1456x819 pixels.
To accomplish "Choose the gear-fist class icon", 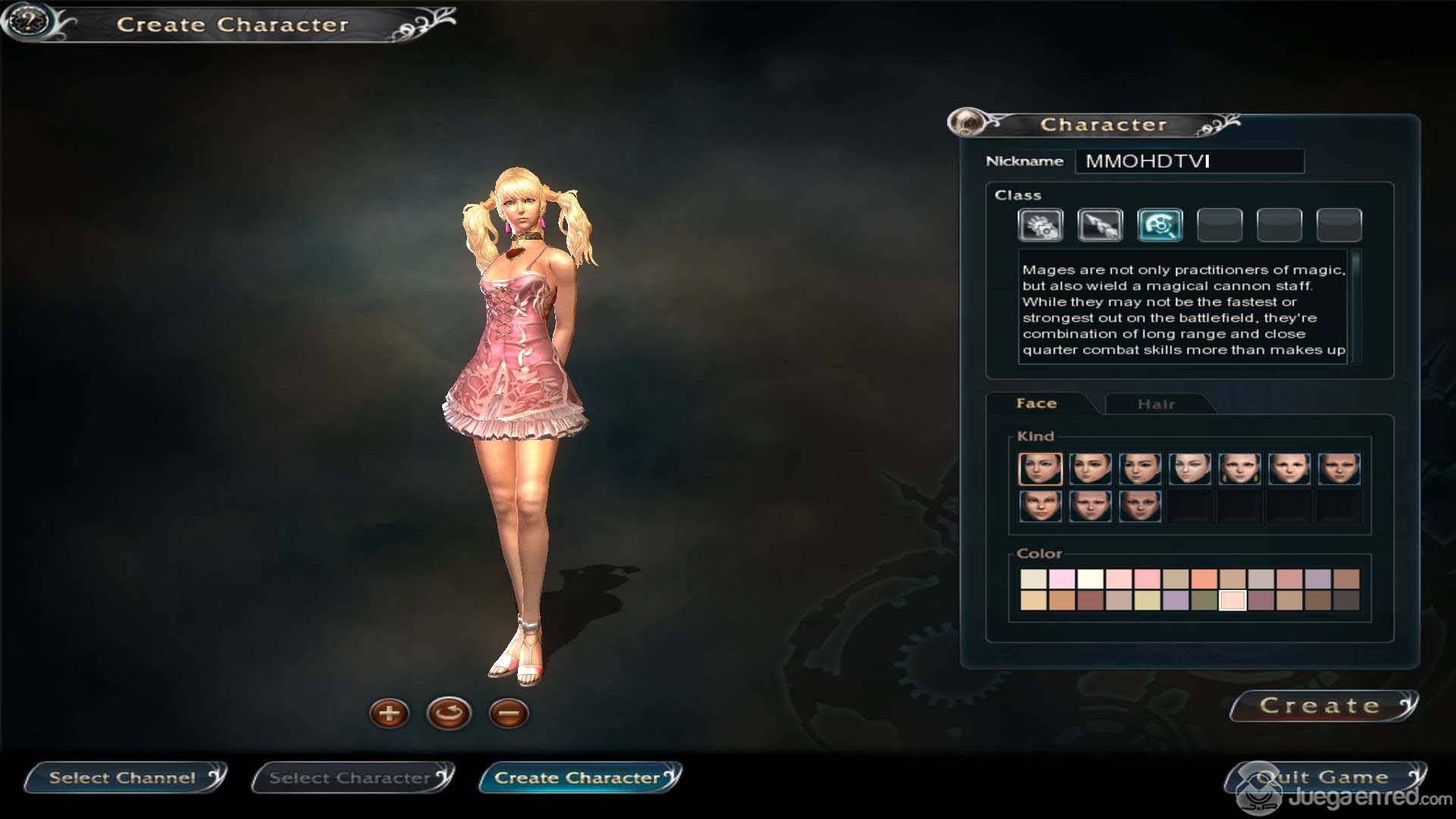I will point(1040,225).
